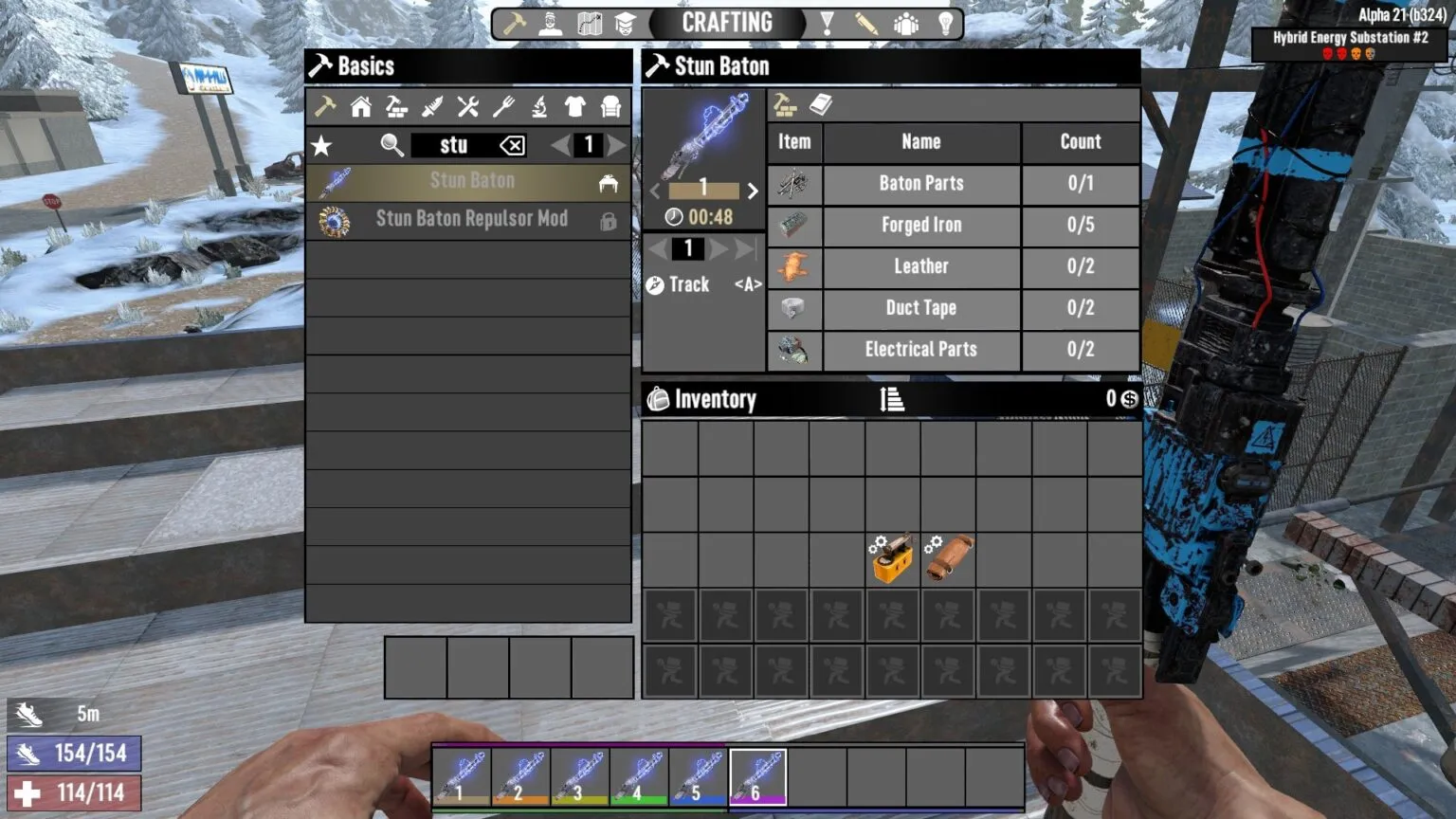Open the skills tab graduation cap icon

pos(627,22)
